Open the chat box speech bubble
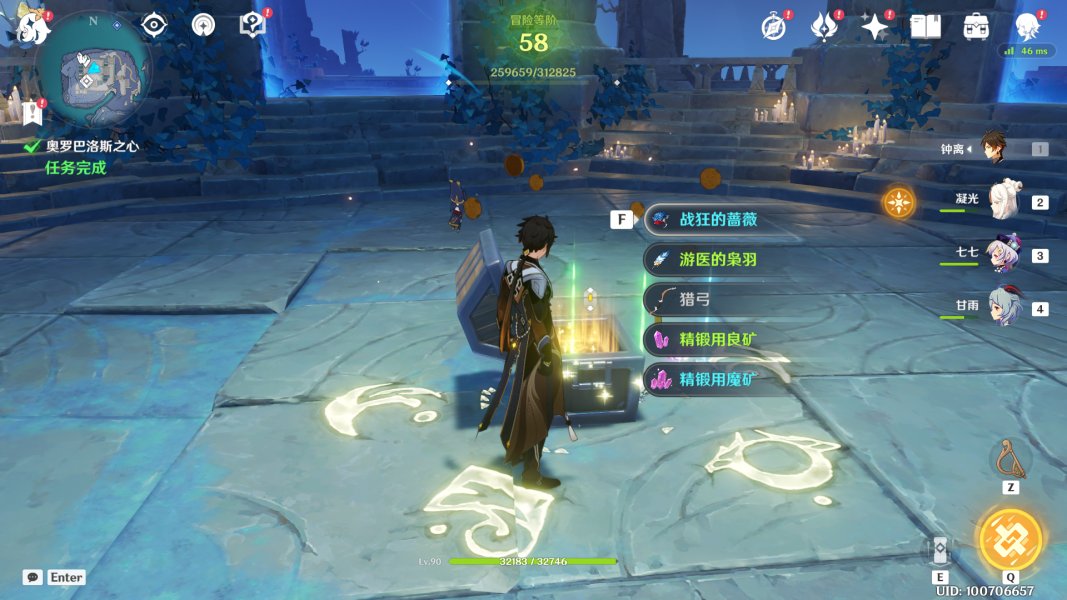This screenshot has height=600, width=1067. (x=33, y=577)
